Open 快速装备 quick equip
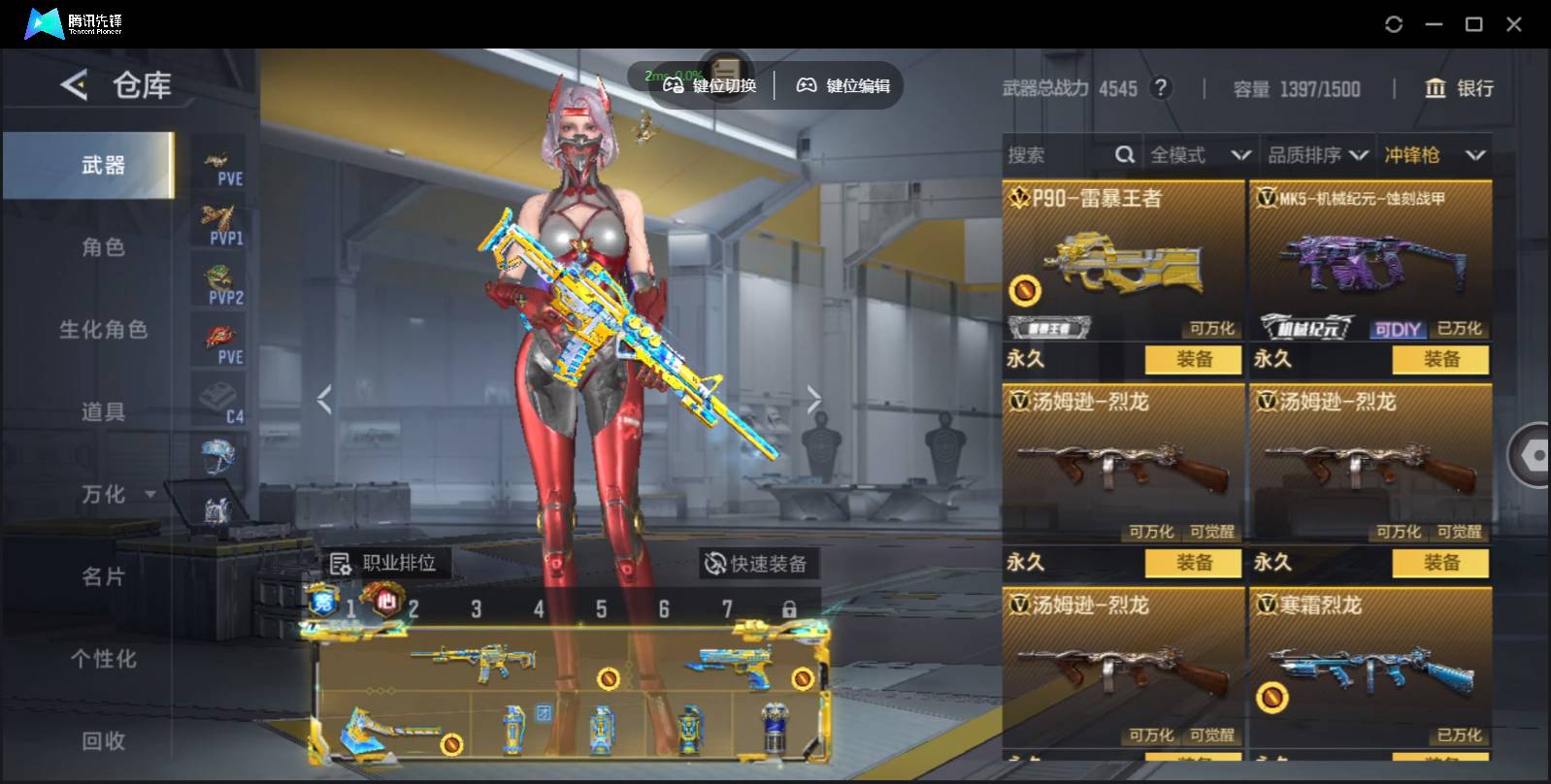The width and height of the screenshot is (1551, 784). click(757, 564)
